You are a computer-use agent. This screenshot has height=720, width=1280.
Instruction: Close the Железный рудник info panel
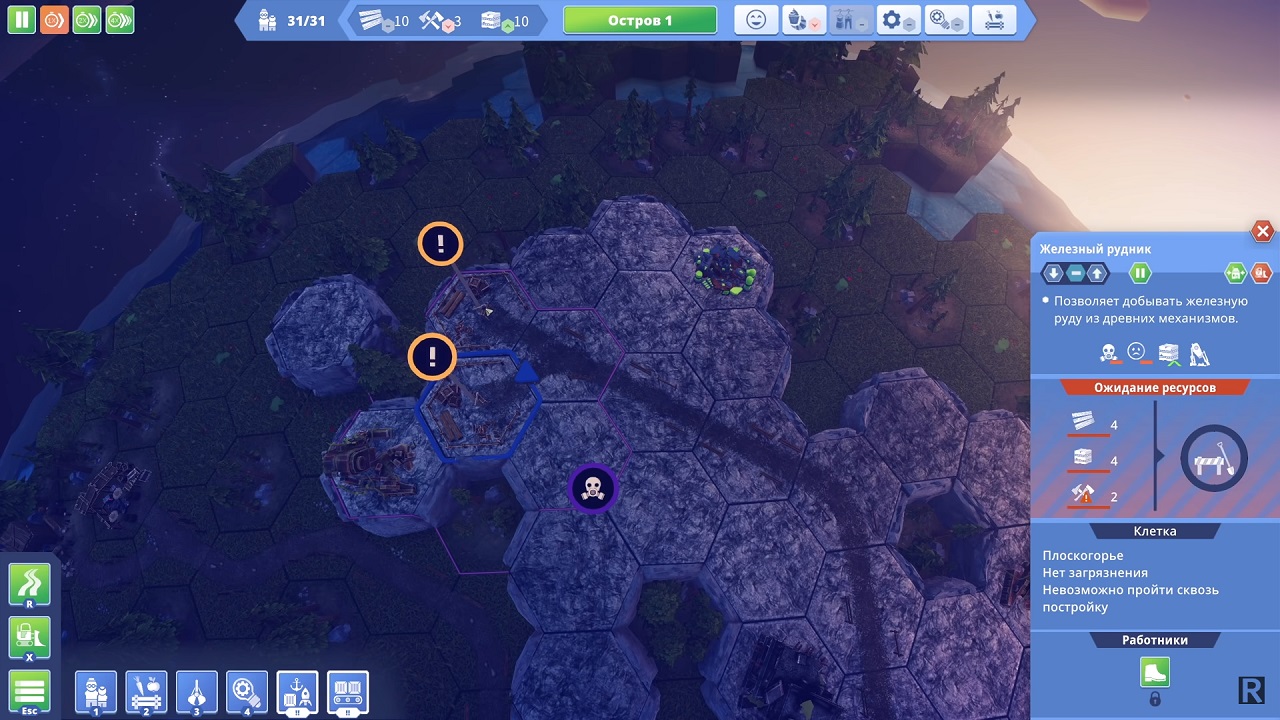[x=1262, y=232]
